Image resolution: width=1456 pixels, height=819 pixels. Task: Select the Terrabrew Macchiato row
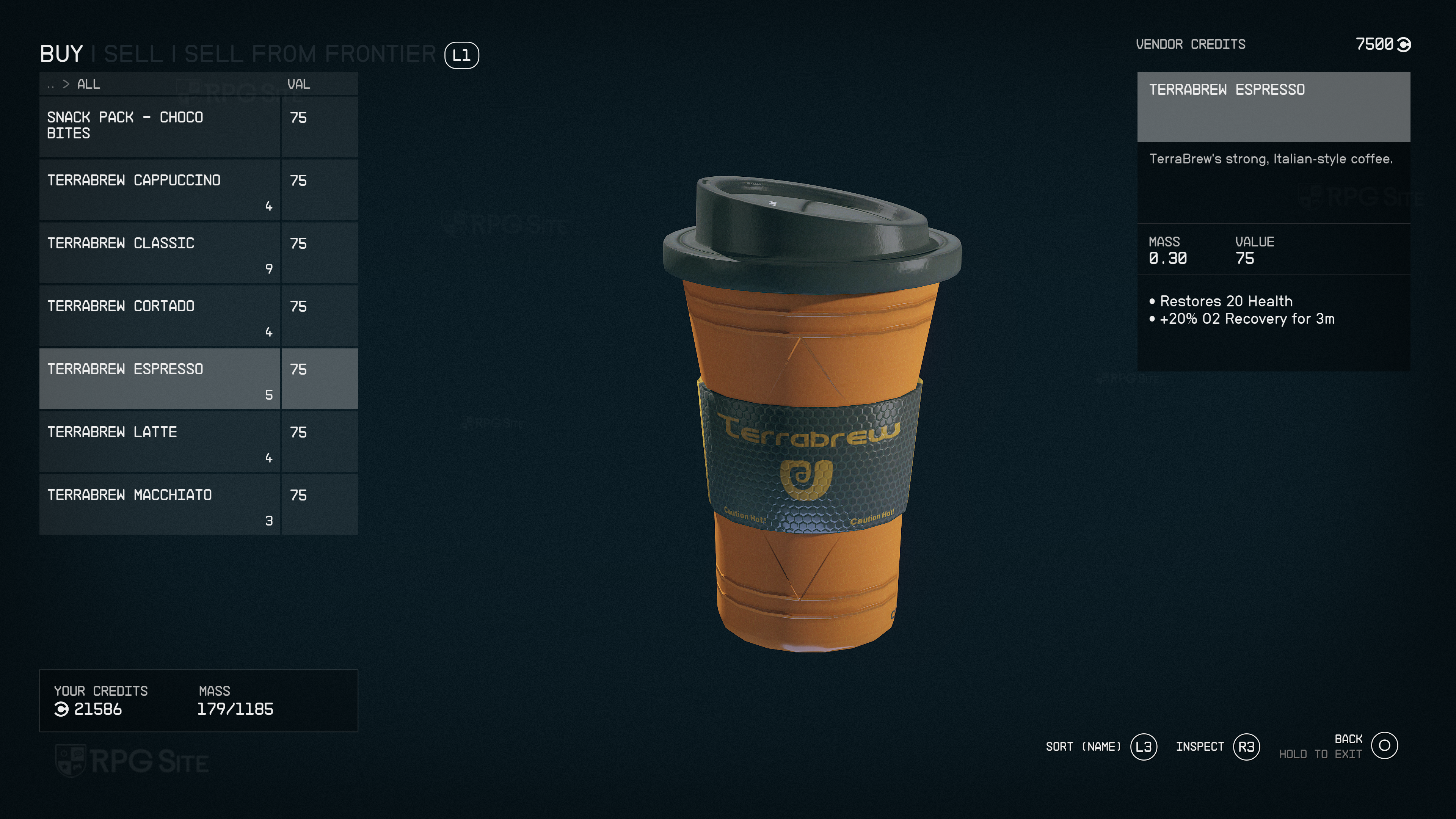159,504
